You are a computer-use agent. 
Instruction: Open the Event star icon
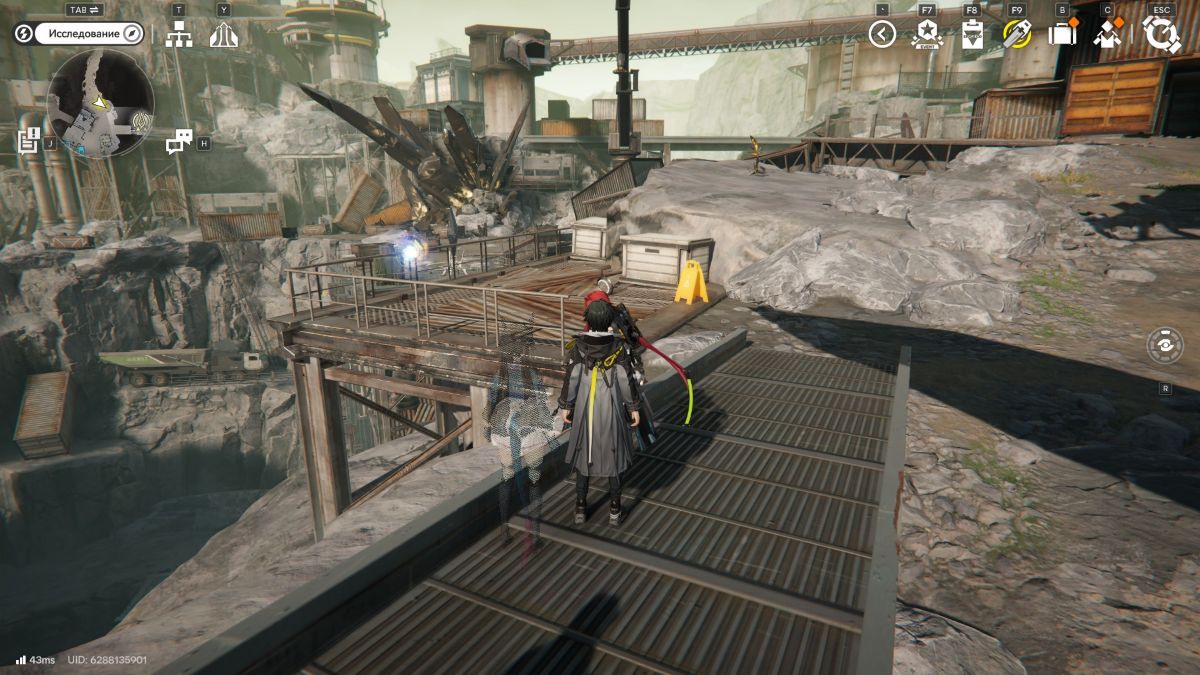point(927,35)
